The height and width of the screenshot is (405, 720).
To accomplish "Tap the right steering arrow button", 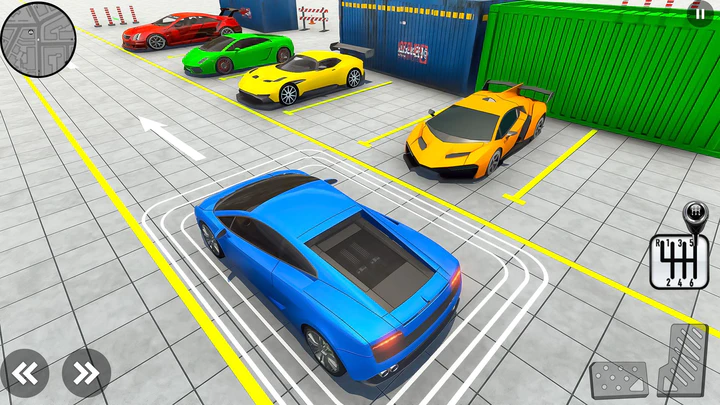I will [86, 373].
